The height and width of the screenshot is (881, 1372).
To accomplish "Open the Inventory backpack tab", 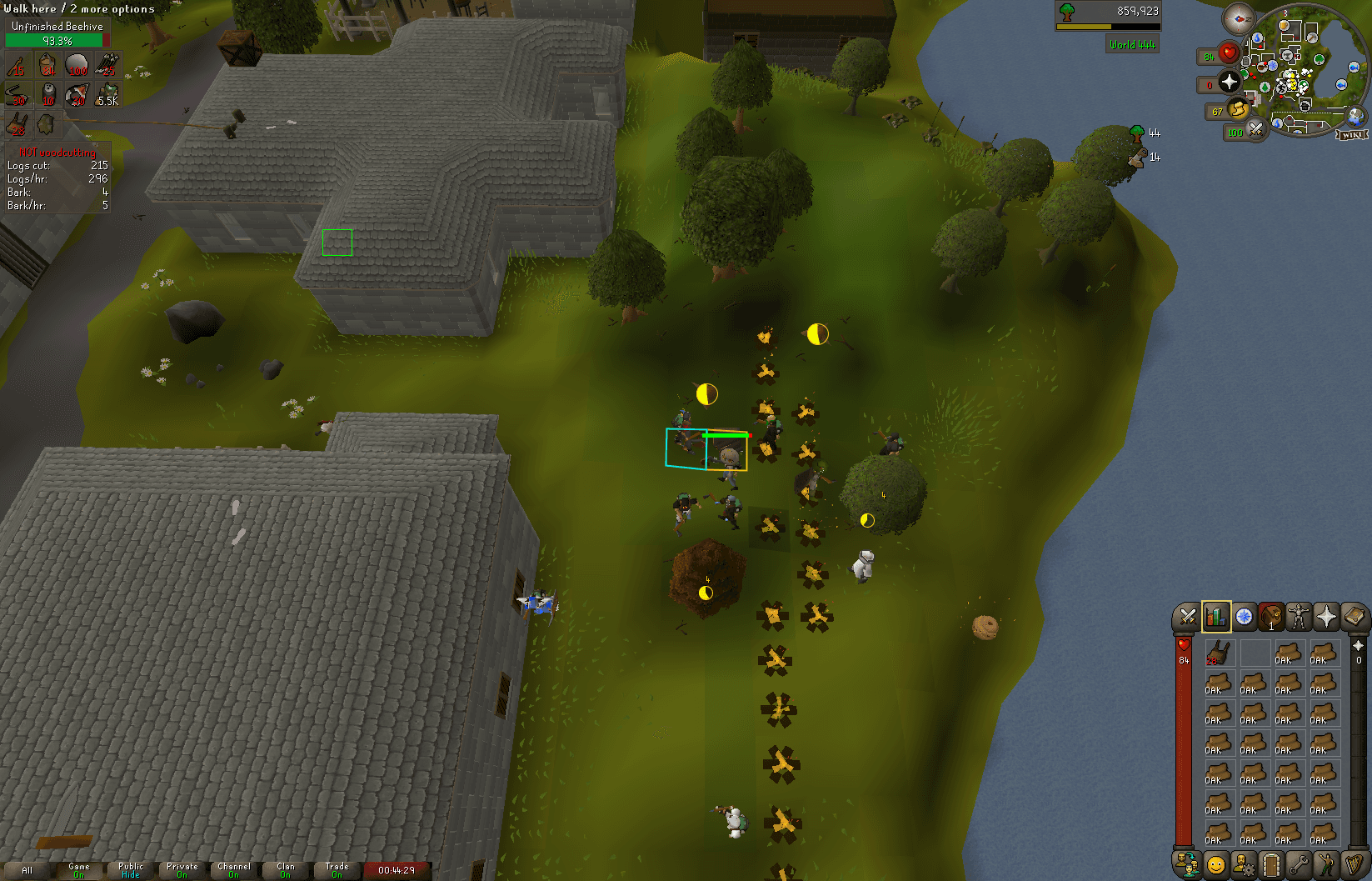I will (1271, 617).
